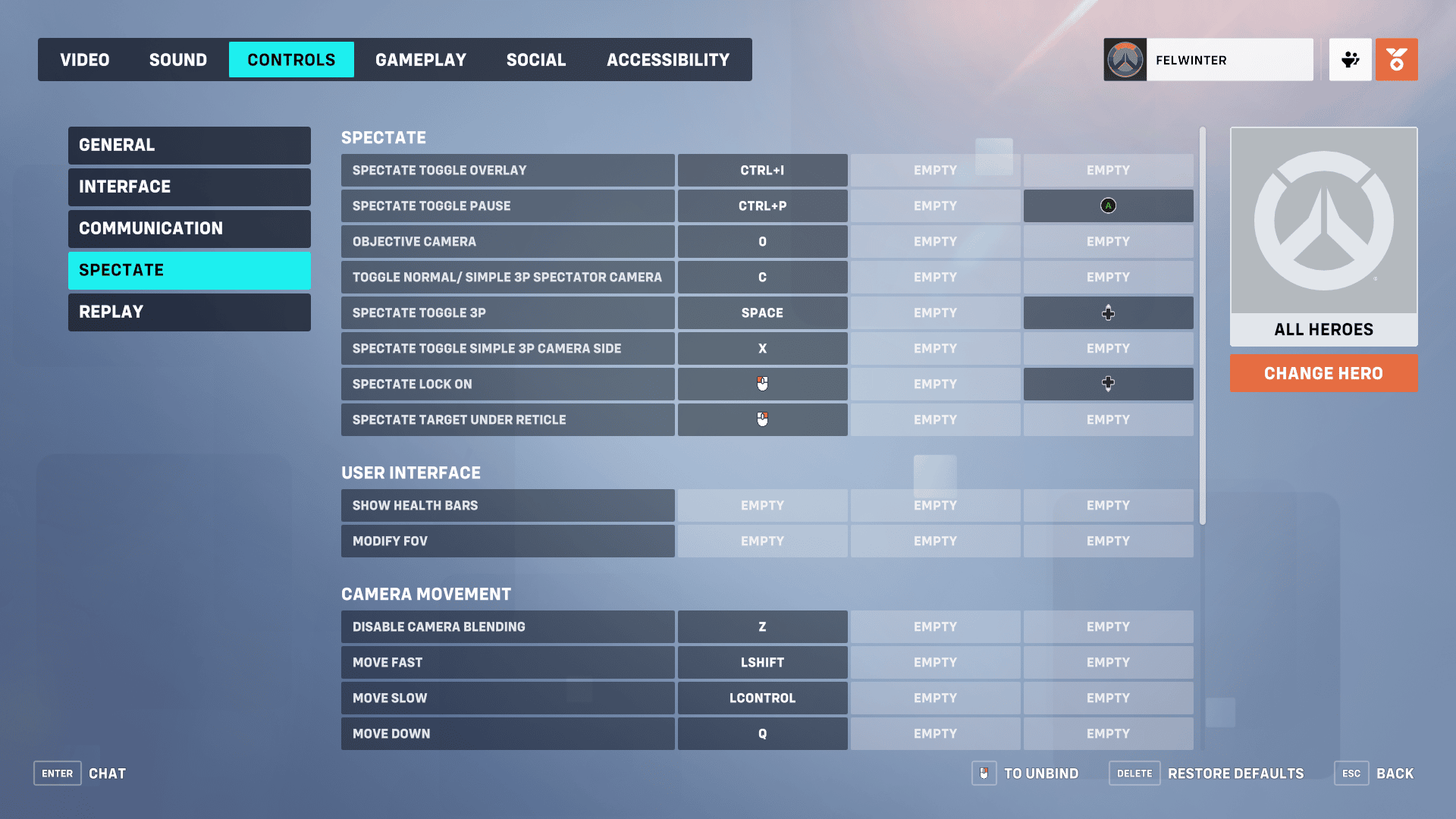The image size is (1456, 819).
Task: Click the controller A-button binding for Spectate Toggle Pause
Action: (1108, 206)
